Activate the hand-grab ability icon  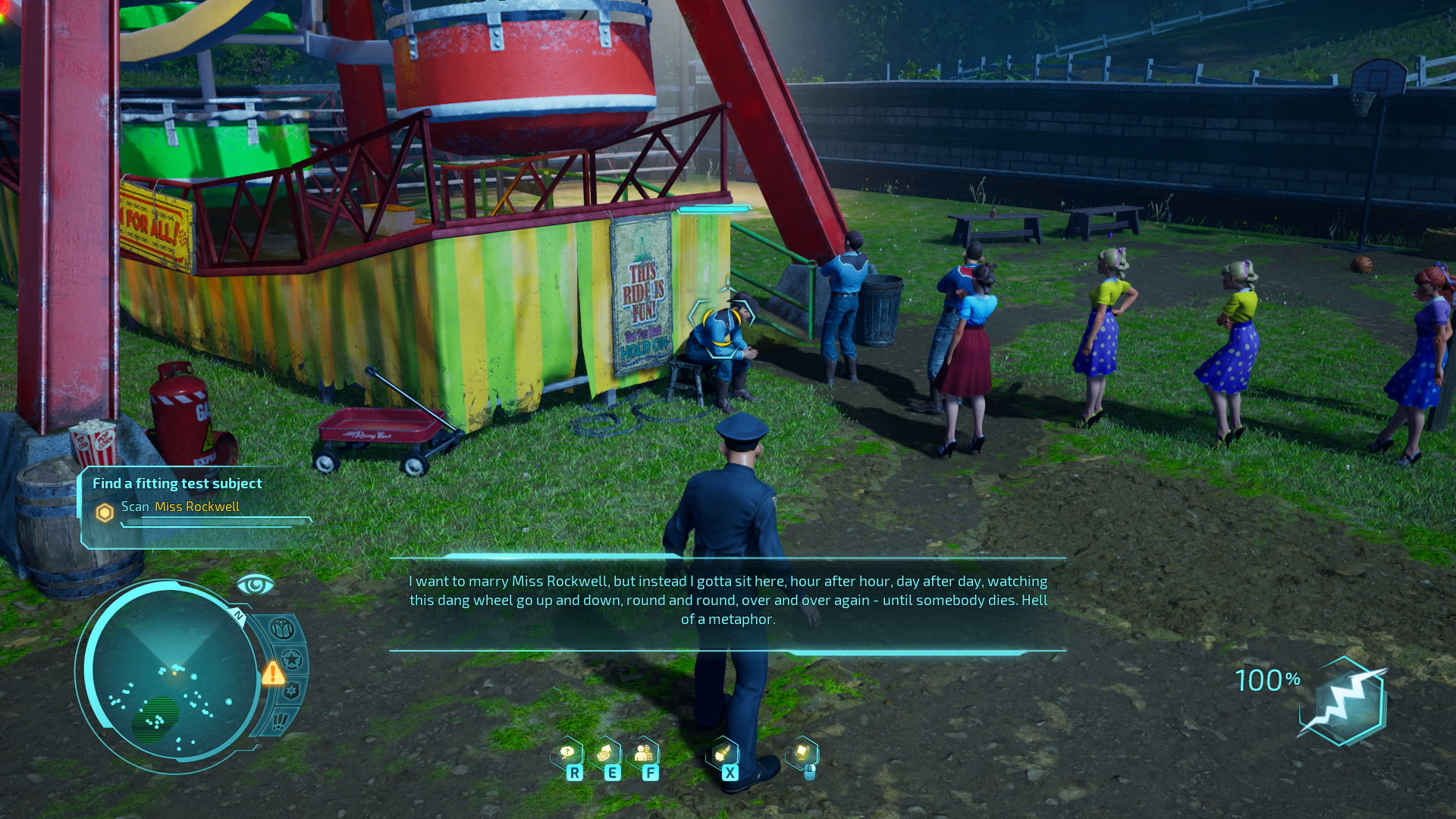[x=723, y=754]
